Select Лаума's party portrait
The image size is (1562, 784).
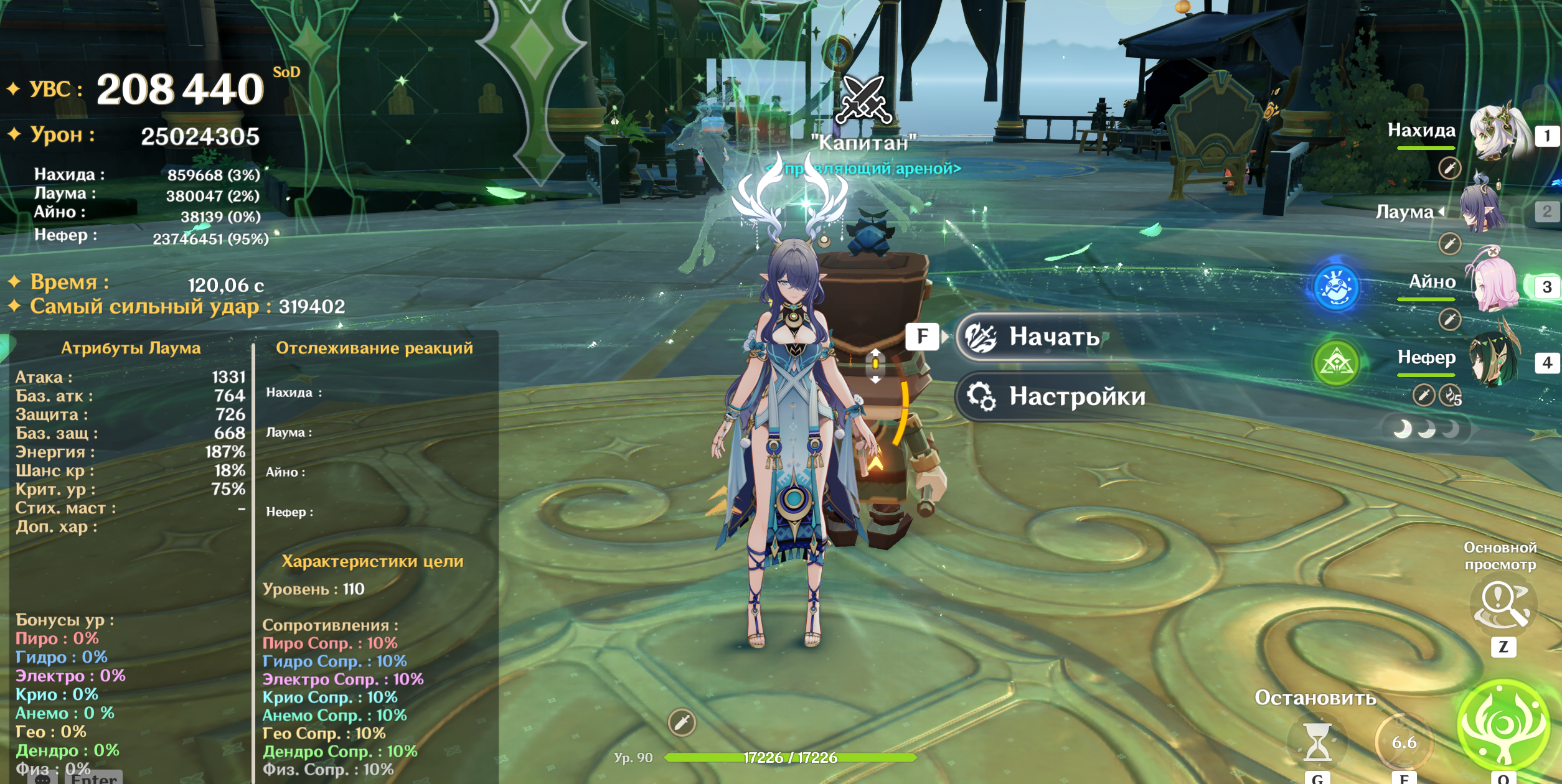[1485, 208]
